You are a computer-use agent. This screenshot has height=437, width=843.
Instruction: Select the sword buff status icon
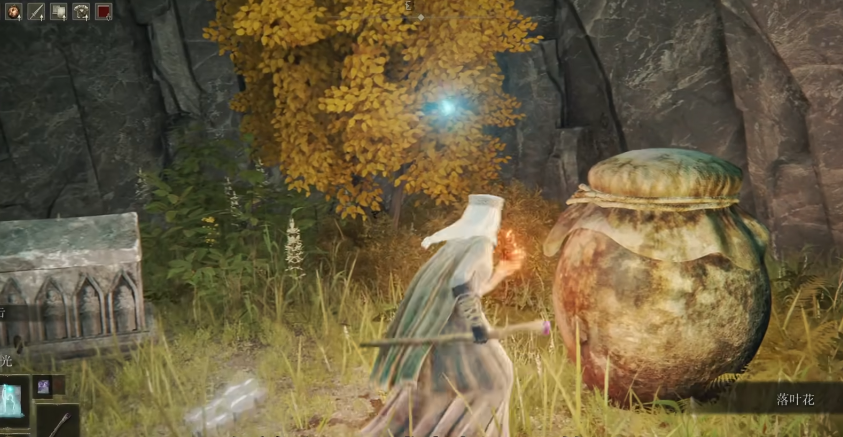tap(36, 12)
